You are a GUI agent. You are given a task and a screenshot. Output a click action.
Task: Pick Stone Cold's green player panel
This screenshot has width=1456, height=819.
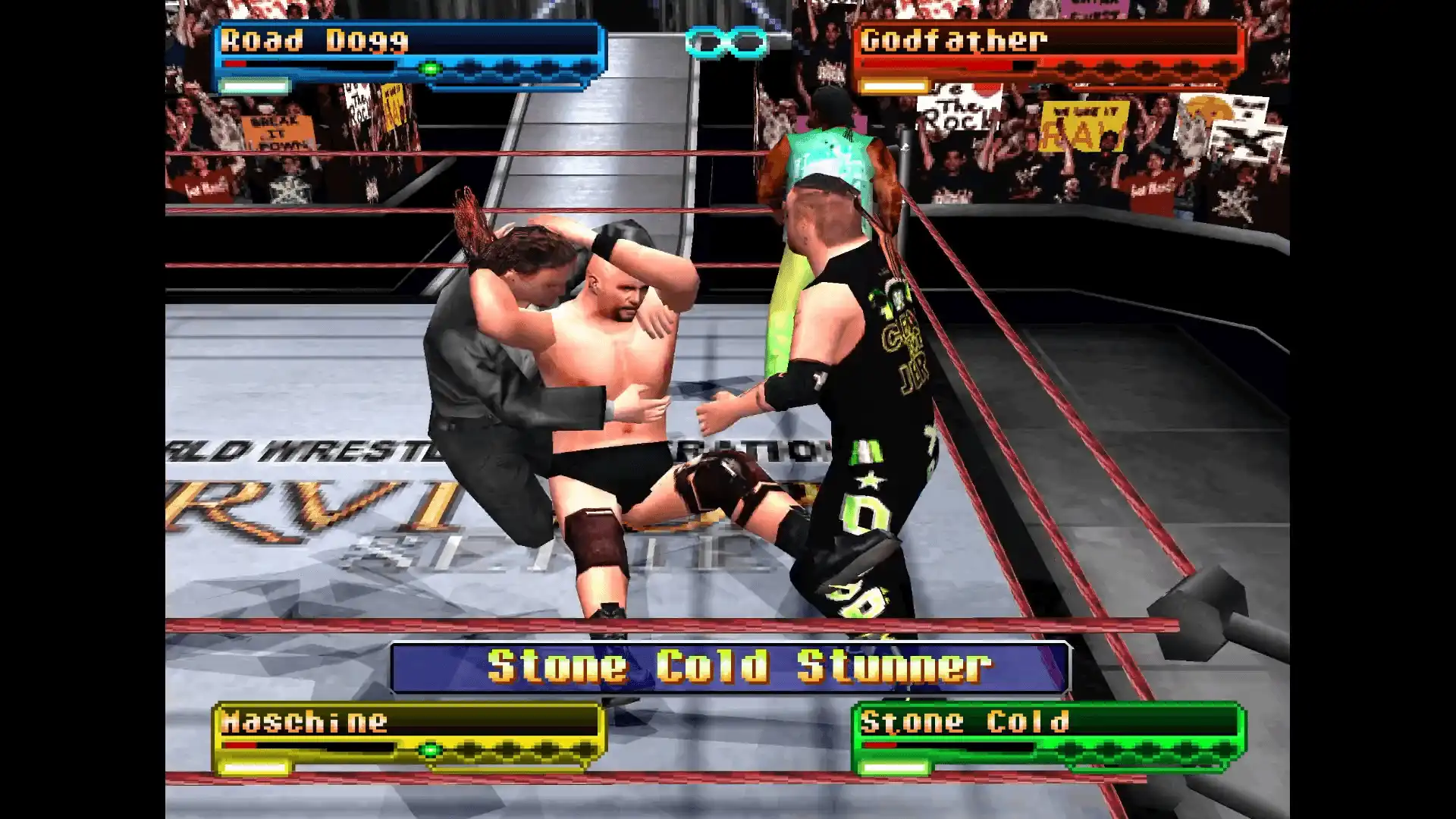click(x=1048, y=736)
